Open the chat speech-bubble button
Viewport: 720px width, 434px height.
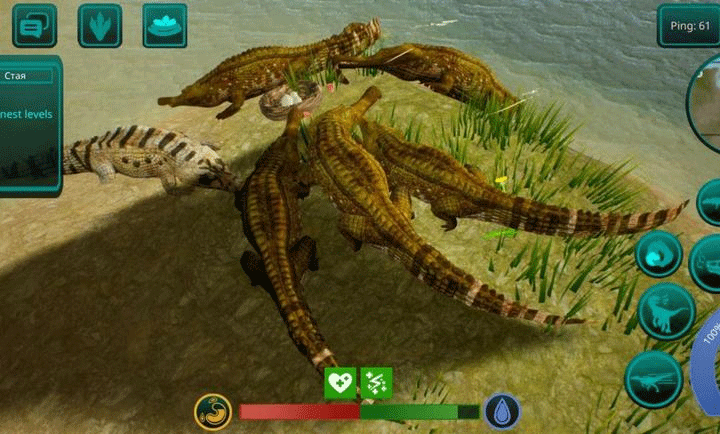click(x=34, y=25)
